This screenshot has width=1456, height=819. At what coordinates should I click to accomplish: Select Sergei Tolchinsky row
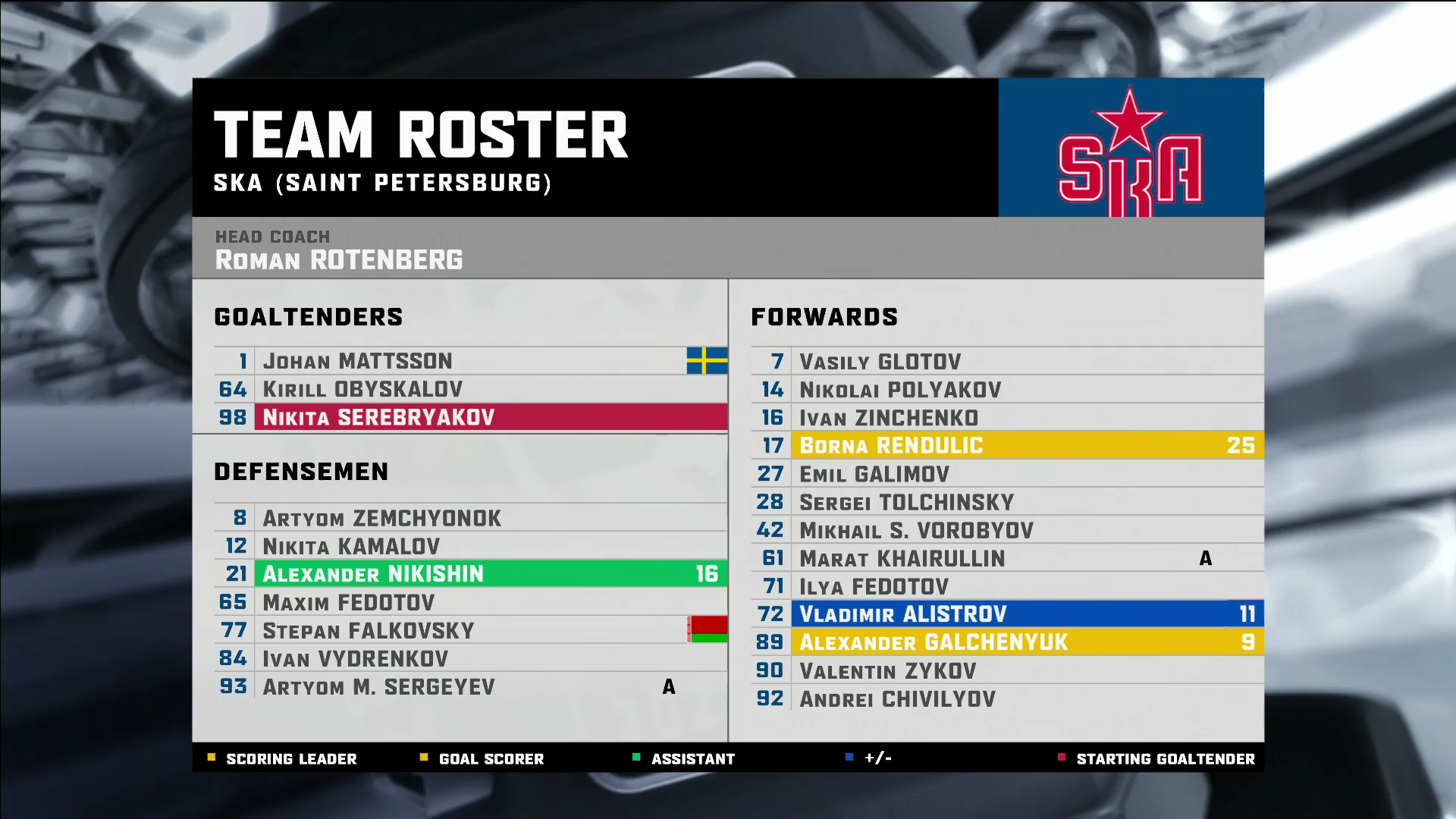click(x=1007, y=502)
